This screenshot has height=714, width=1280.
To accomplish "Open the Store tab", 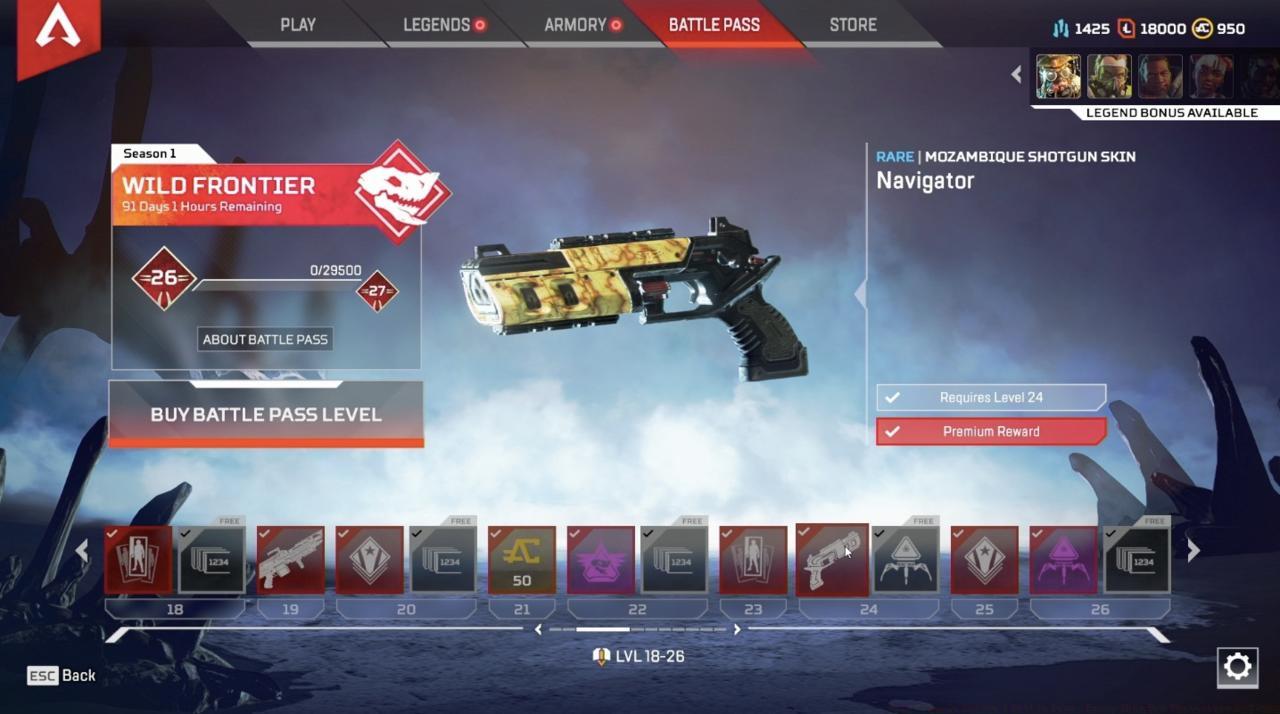I will [853, 25].
